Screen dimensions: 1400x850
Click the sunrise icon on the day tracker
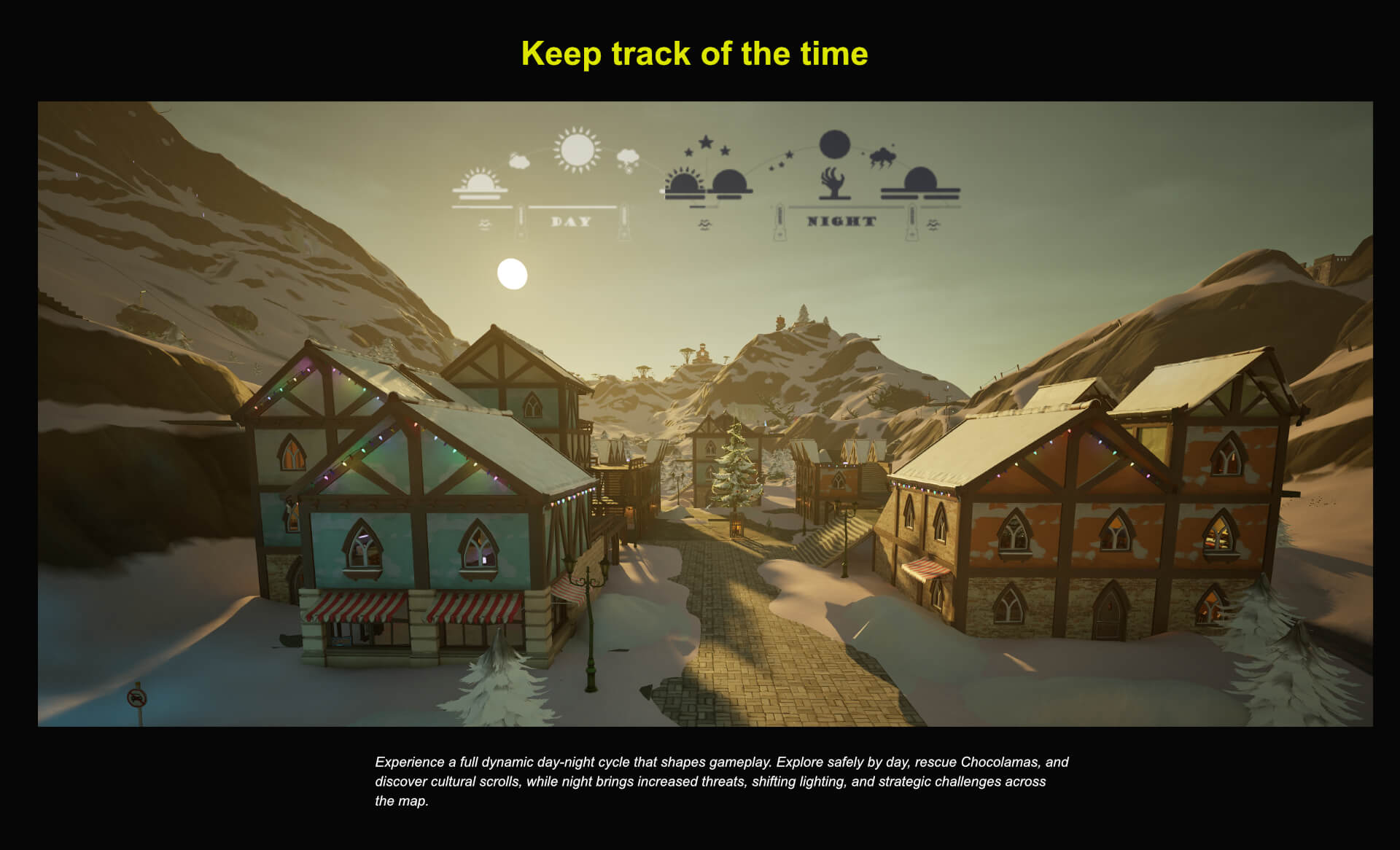(479, 184)
